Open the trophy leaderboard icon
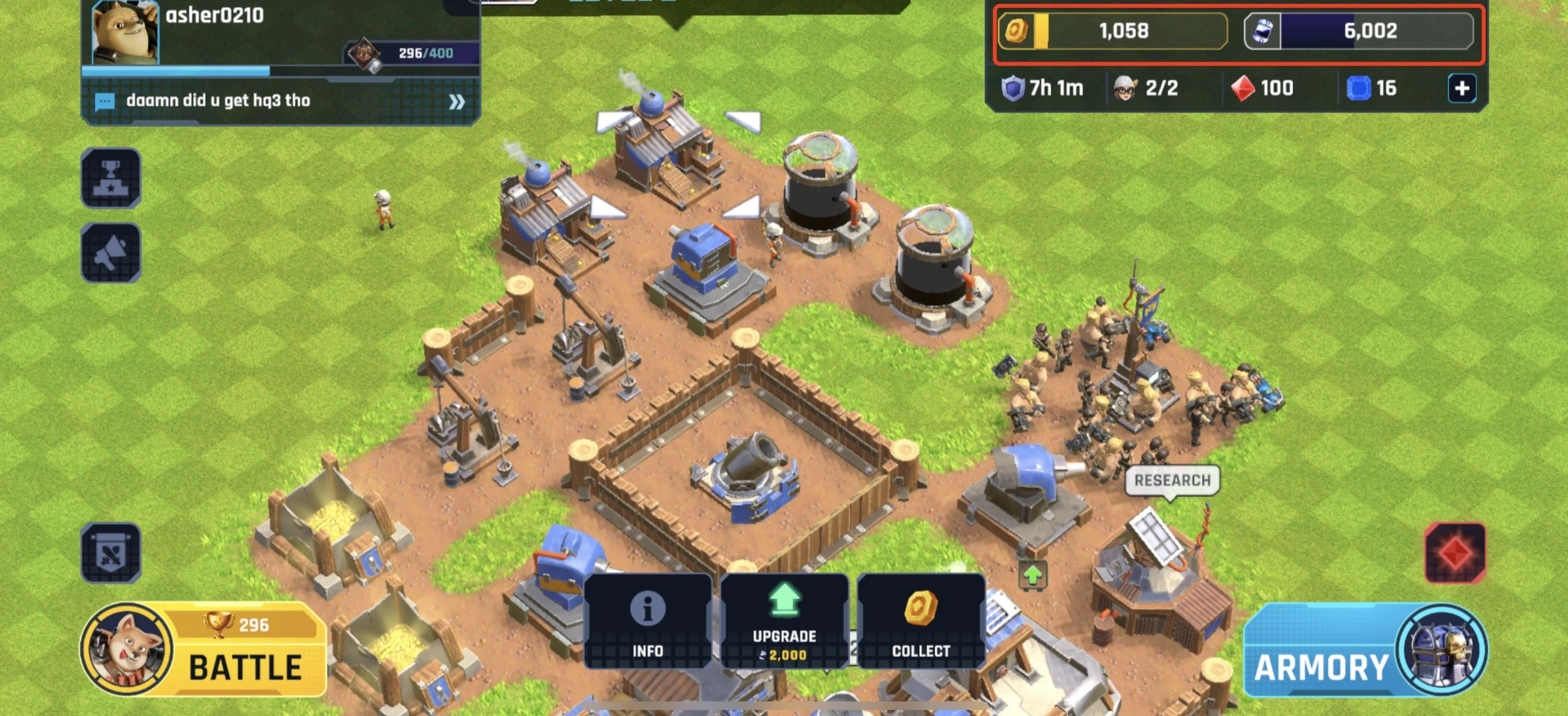Viewport: 1568px width, 716px height. (x=111, y=178)
